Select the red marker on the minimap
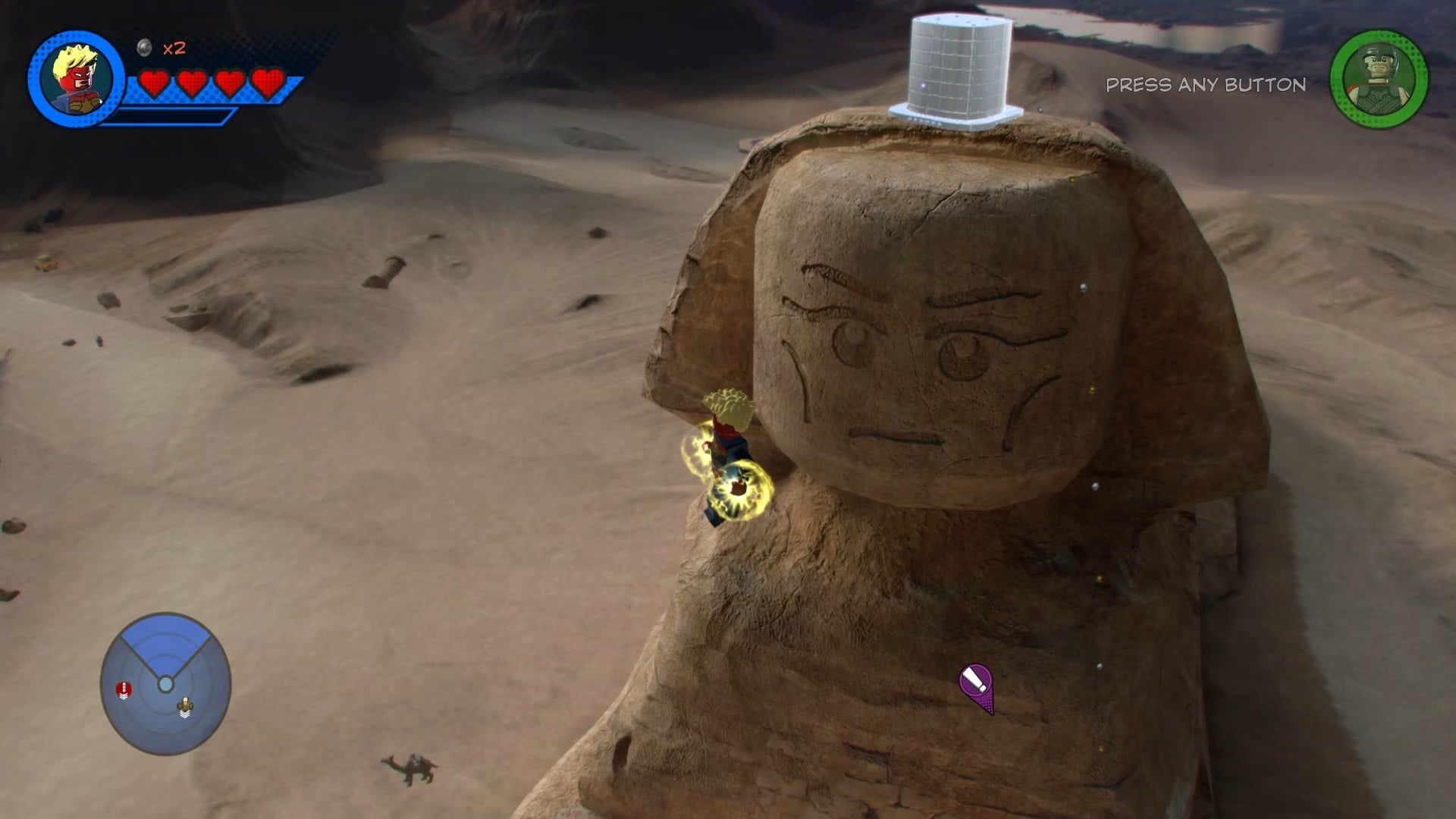Viewport: 1456px width, 819px height. (x=124, y=689)
